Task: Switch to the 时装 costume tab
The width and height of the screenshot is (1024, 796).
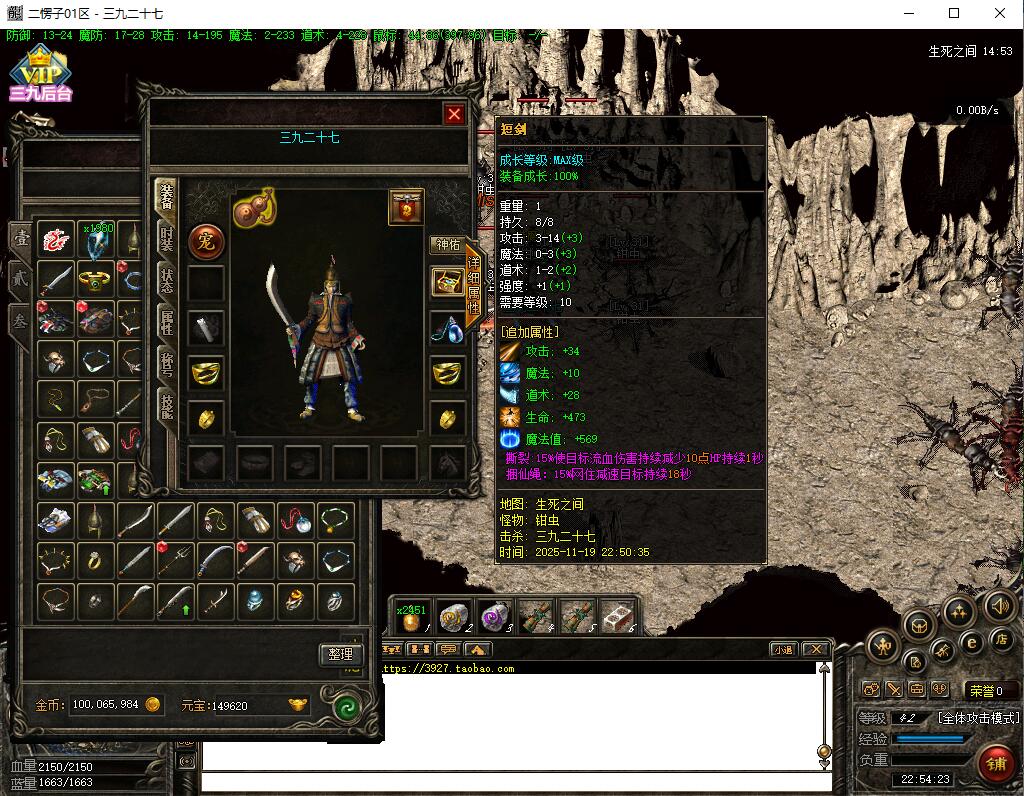Action: (167, 239)
